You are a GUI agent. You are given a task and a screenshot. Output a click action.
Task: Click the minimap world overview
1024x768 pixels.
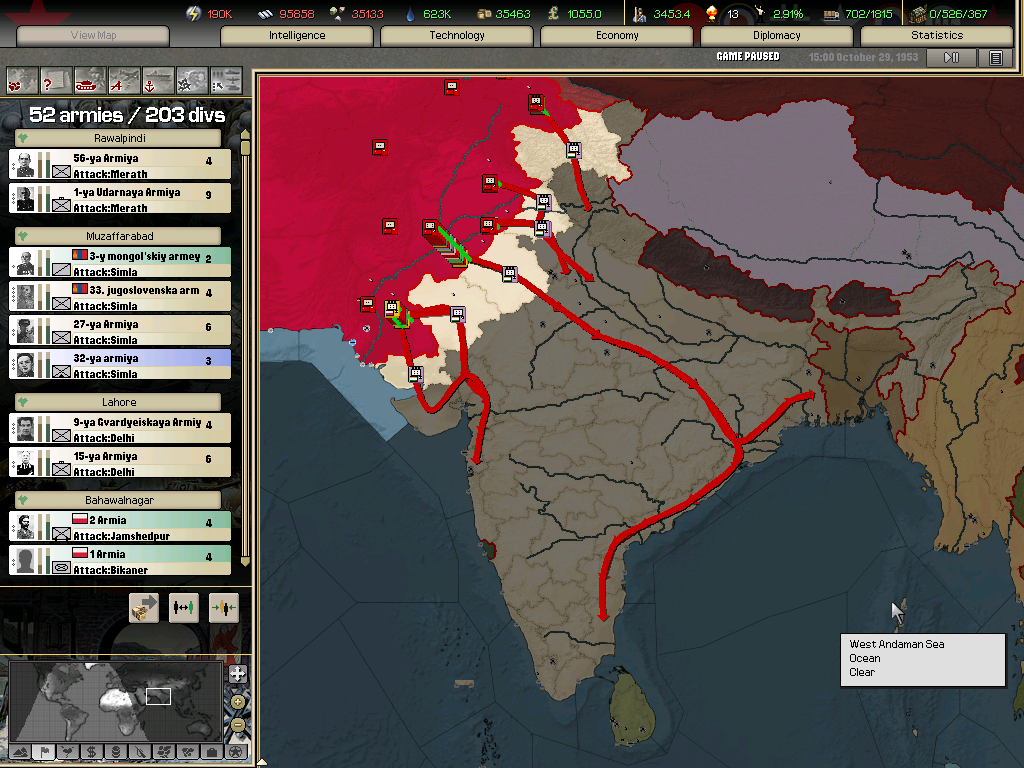click(115, 700)
